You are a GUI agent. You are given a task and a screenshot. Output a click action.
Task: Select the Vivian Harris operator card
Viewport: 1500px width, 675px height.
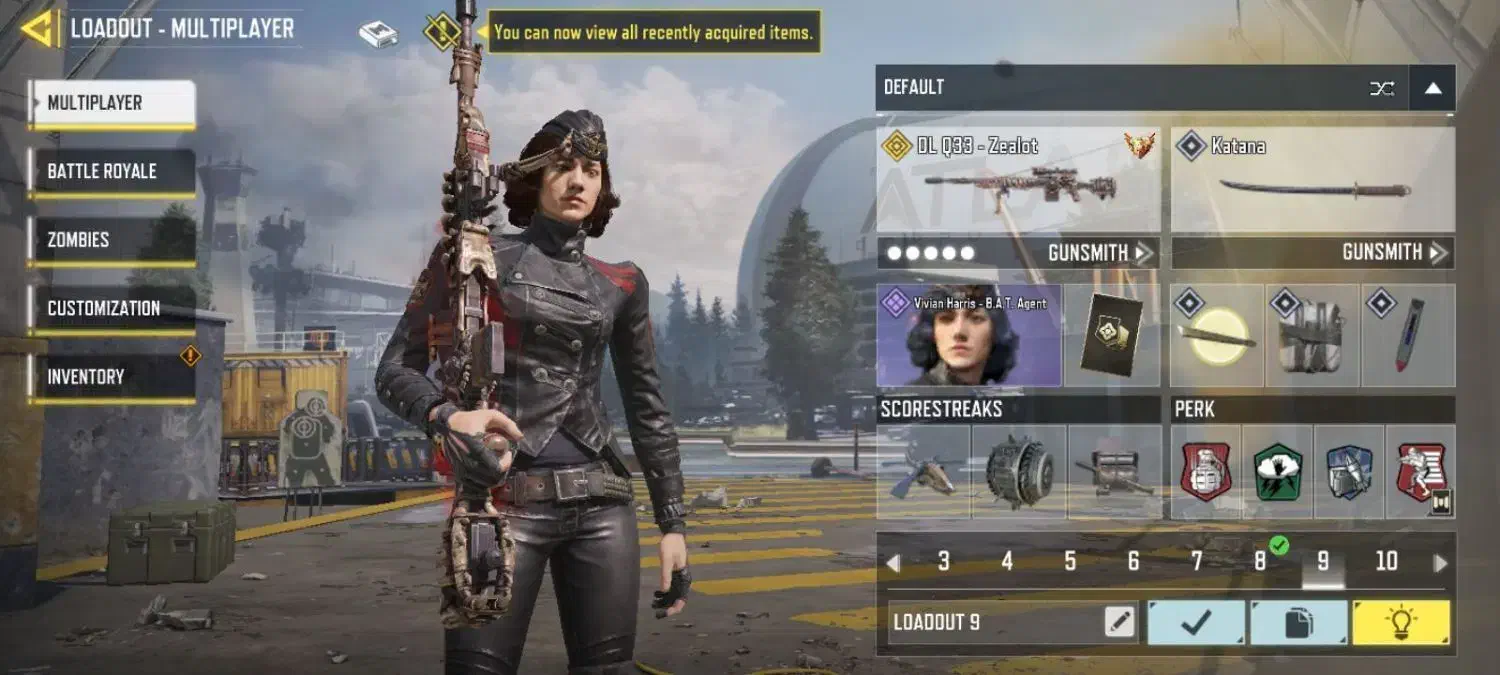click(968, 335)
